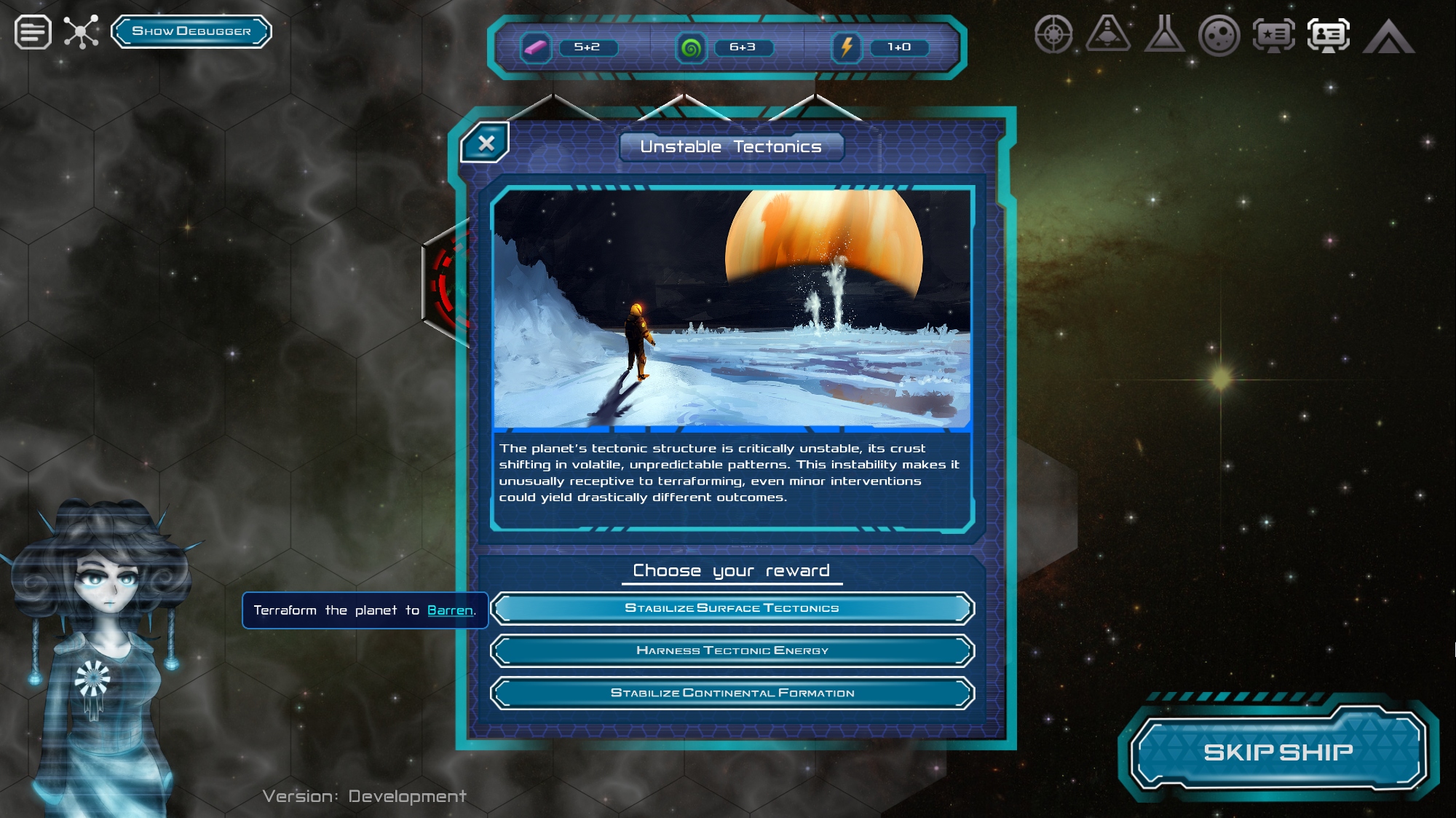This screenshot has width=1456, height=818.
Task: Skip the current ship
Action: [x=1278, y=752]
